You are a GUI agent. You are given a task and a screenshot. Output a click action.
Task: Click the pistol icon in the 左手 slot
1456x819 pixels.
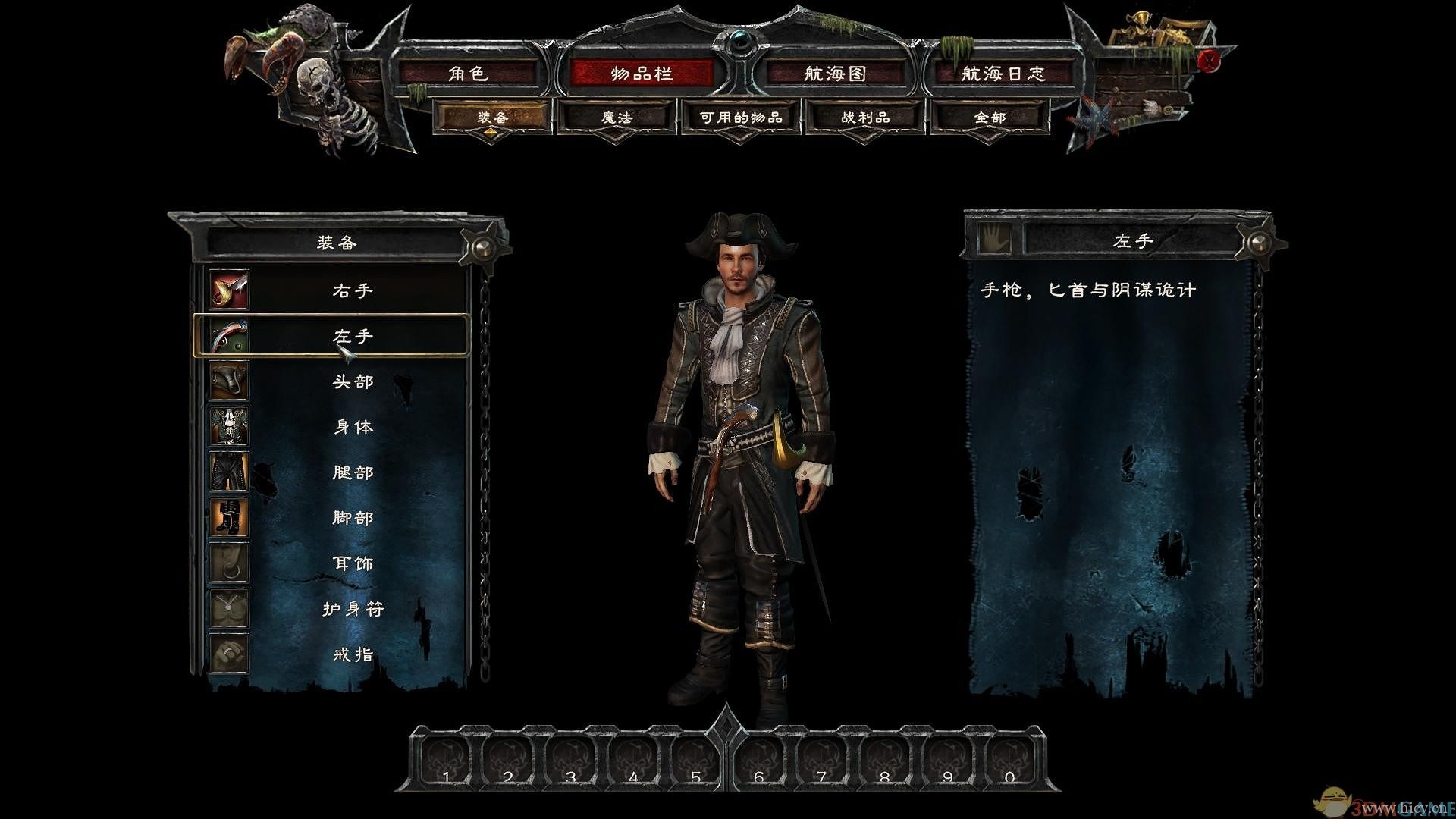(229, 336)
